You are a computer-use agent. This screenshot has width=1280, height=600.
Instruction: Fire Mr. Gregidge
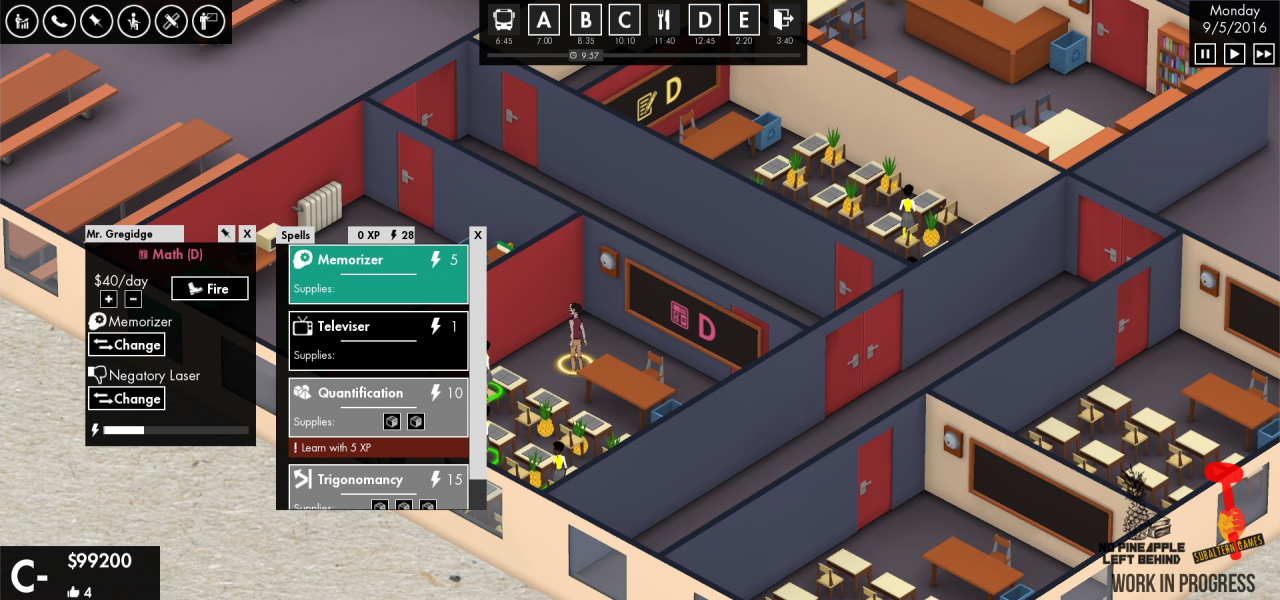209,289
